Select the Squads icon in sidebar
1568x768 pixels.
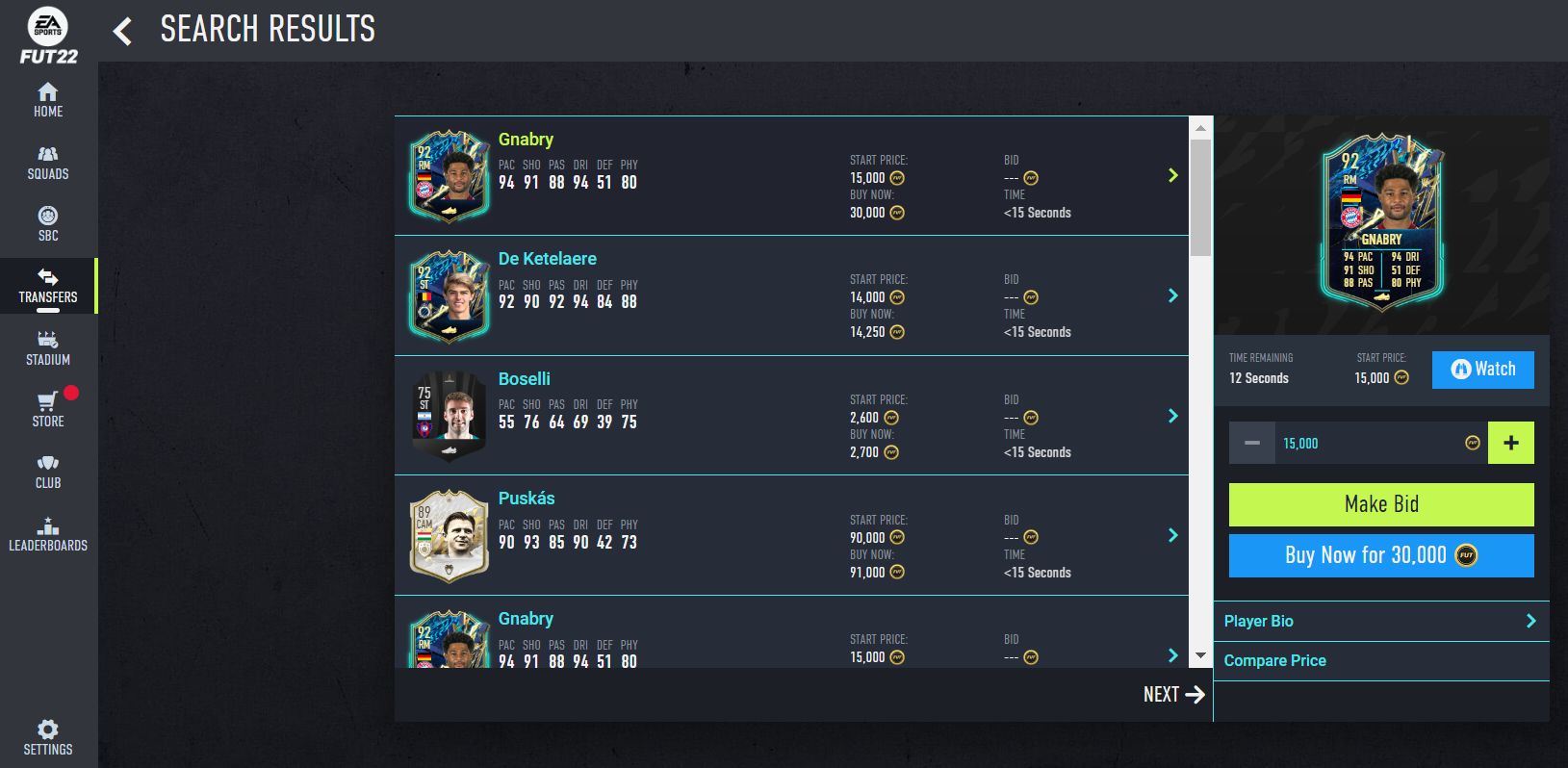coord(47,161)
